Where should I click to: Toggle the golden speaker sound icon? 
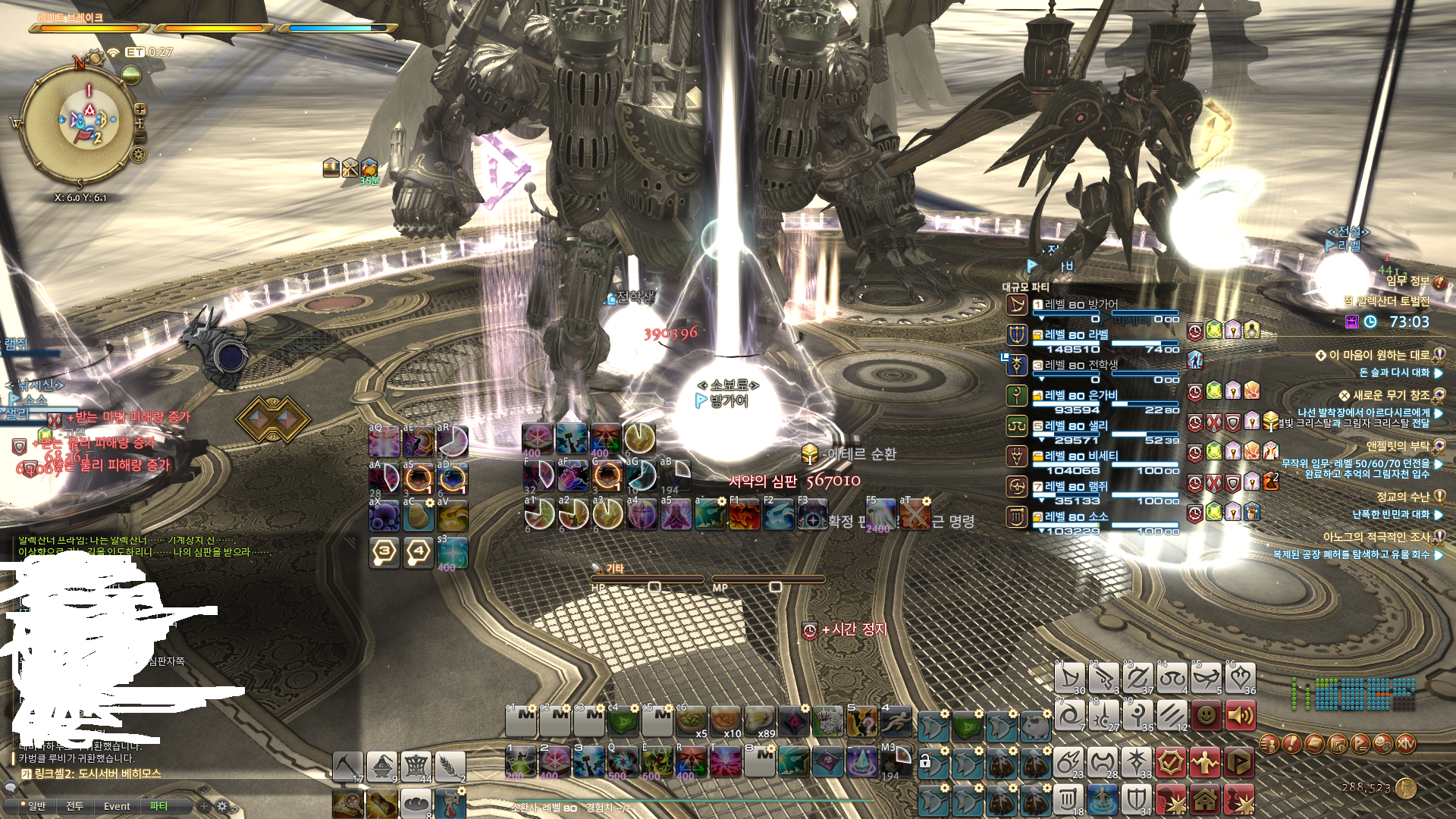[x=1240, y=716]
